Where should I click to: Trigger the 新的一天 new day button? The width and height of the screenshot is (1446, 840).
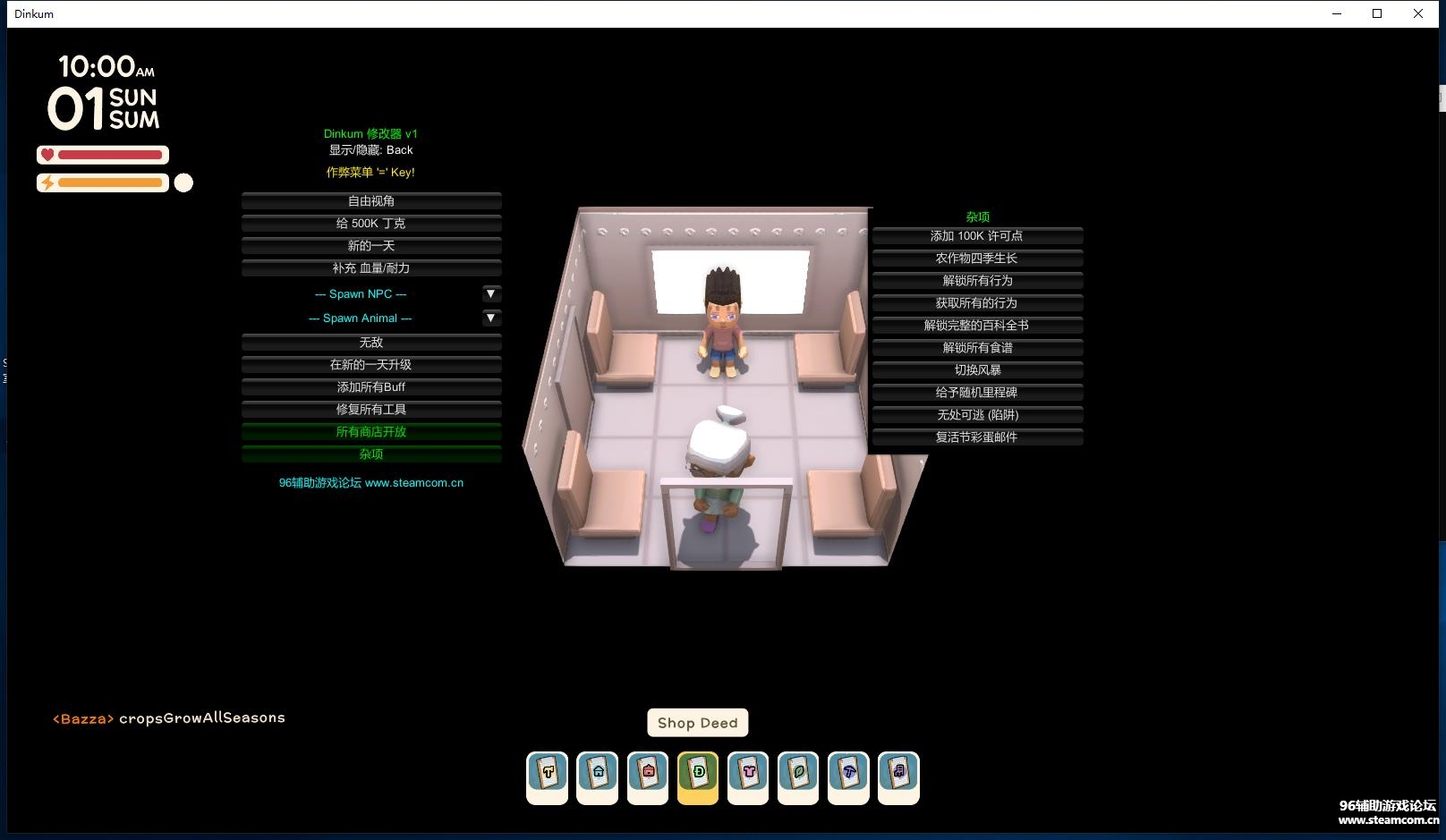pyautogui.click(x=371, y=246)
